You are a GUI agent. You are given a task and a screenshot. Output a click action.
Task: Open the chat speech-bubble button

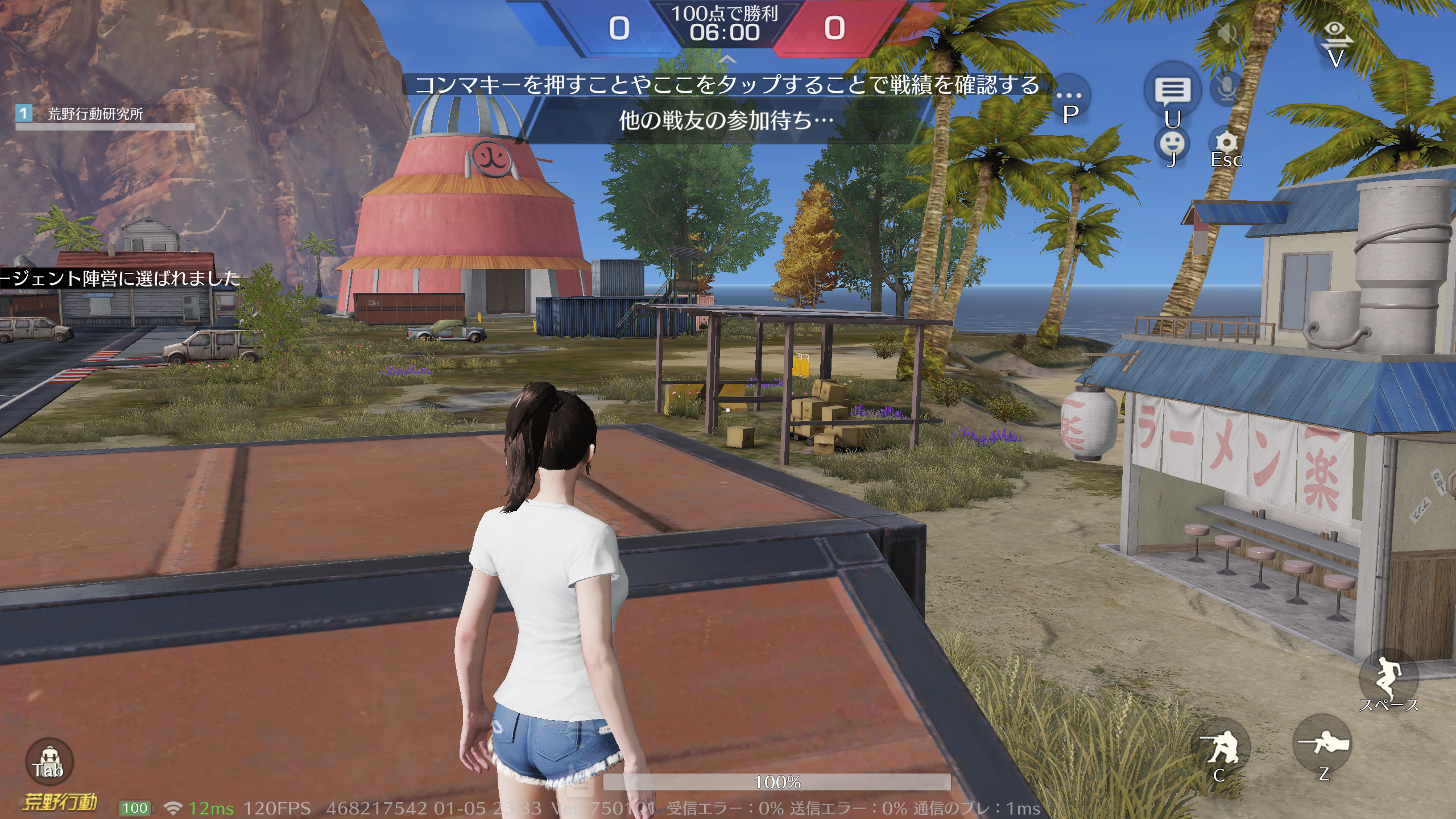[x=1172, y=91]
